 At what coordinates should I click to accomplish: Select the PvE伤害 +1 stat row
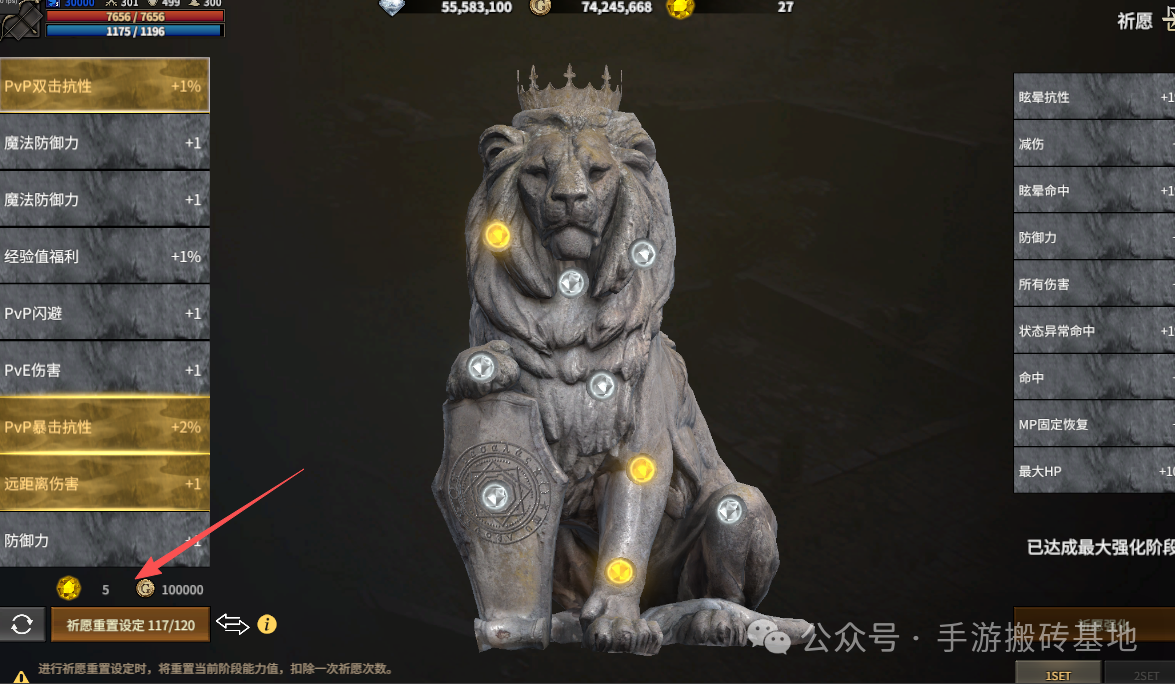pyautogui.click(x=104, y=370)
